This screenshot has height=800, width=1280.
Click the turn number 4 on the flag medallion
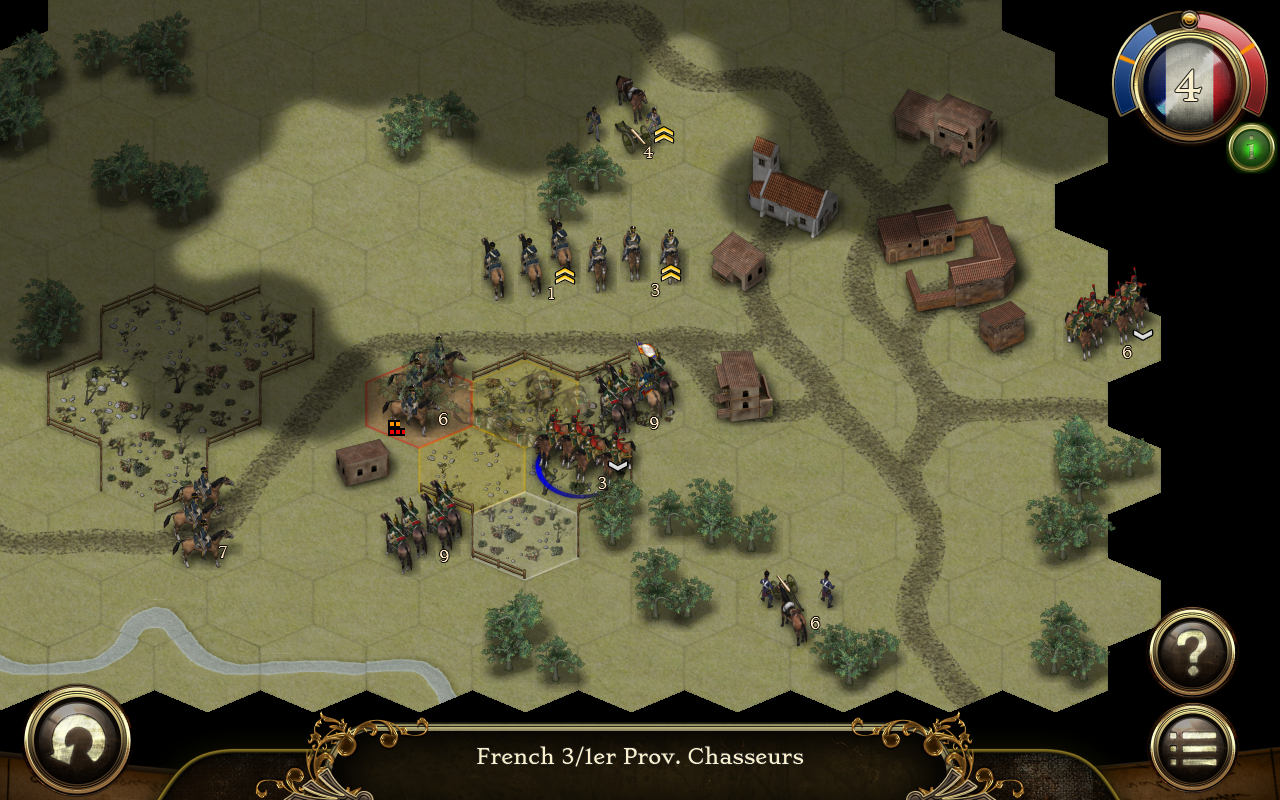1190,85
